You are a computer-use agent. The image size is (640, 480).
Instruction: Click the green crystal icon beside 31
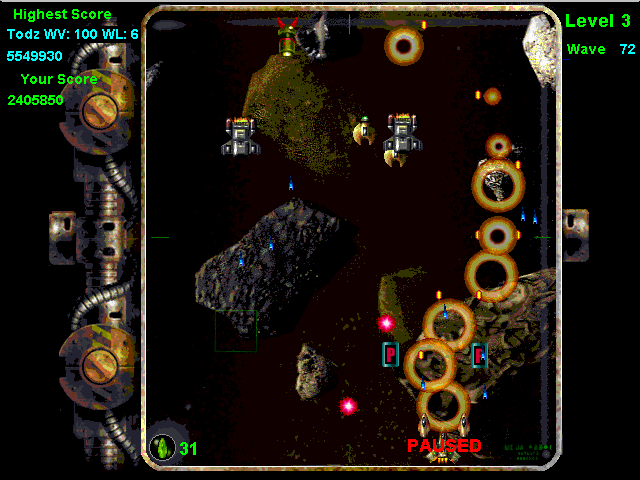coord(162,447)
